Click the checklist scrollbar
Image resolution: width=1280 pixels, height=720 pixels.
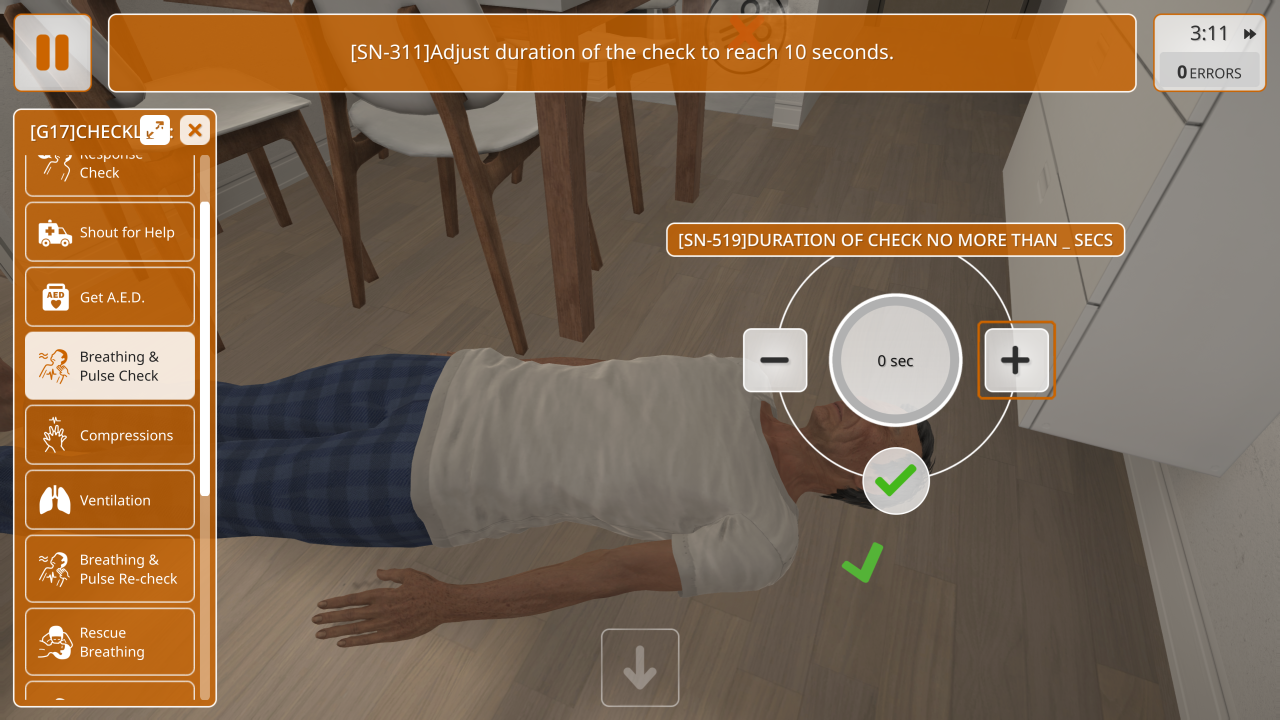(205, 348)
